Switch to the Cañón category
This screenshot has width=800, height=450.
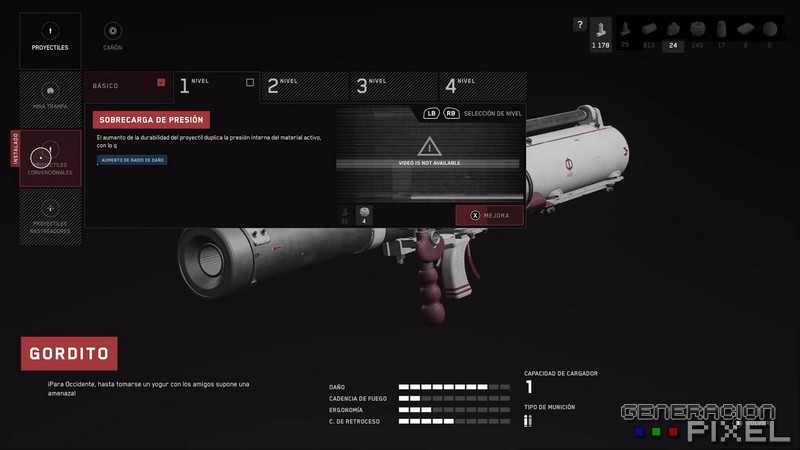pos(113,37)
